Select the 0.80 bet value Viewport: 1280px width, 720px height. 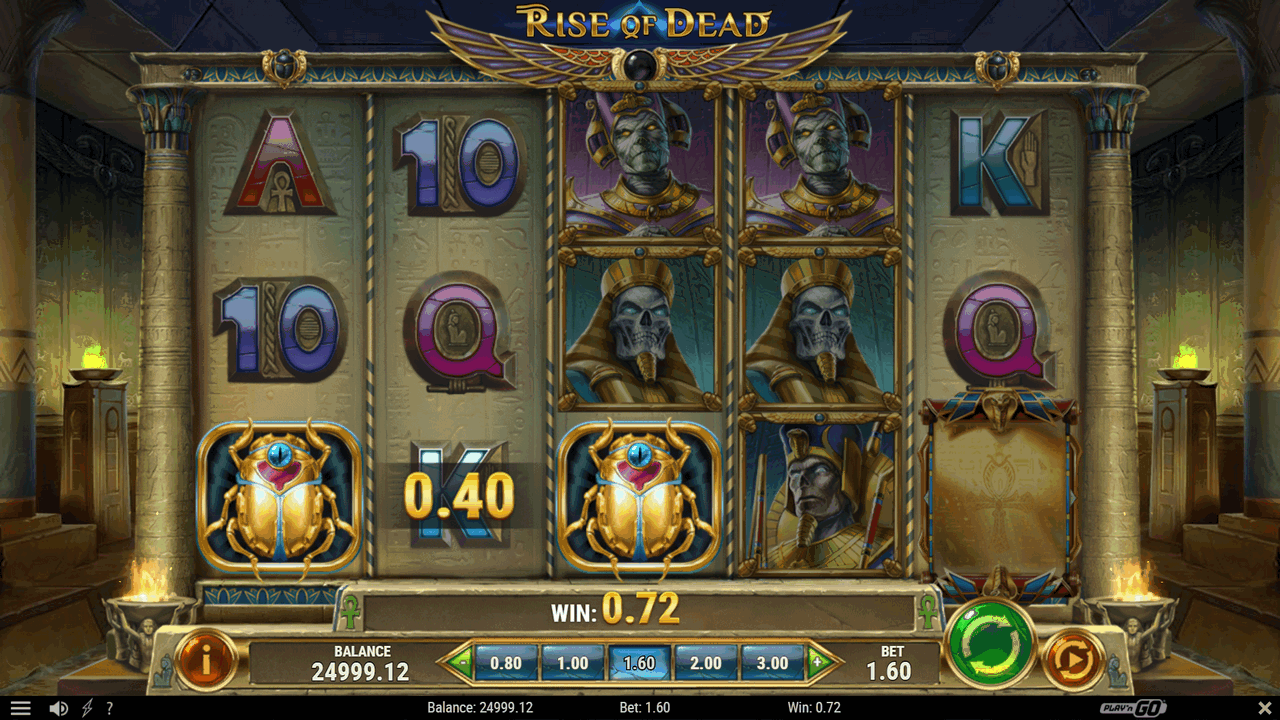click(506, 662)
